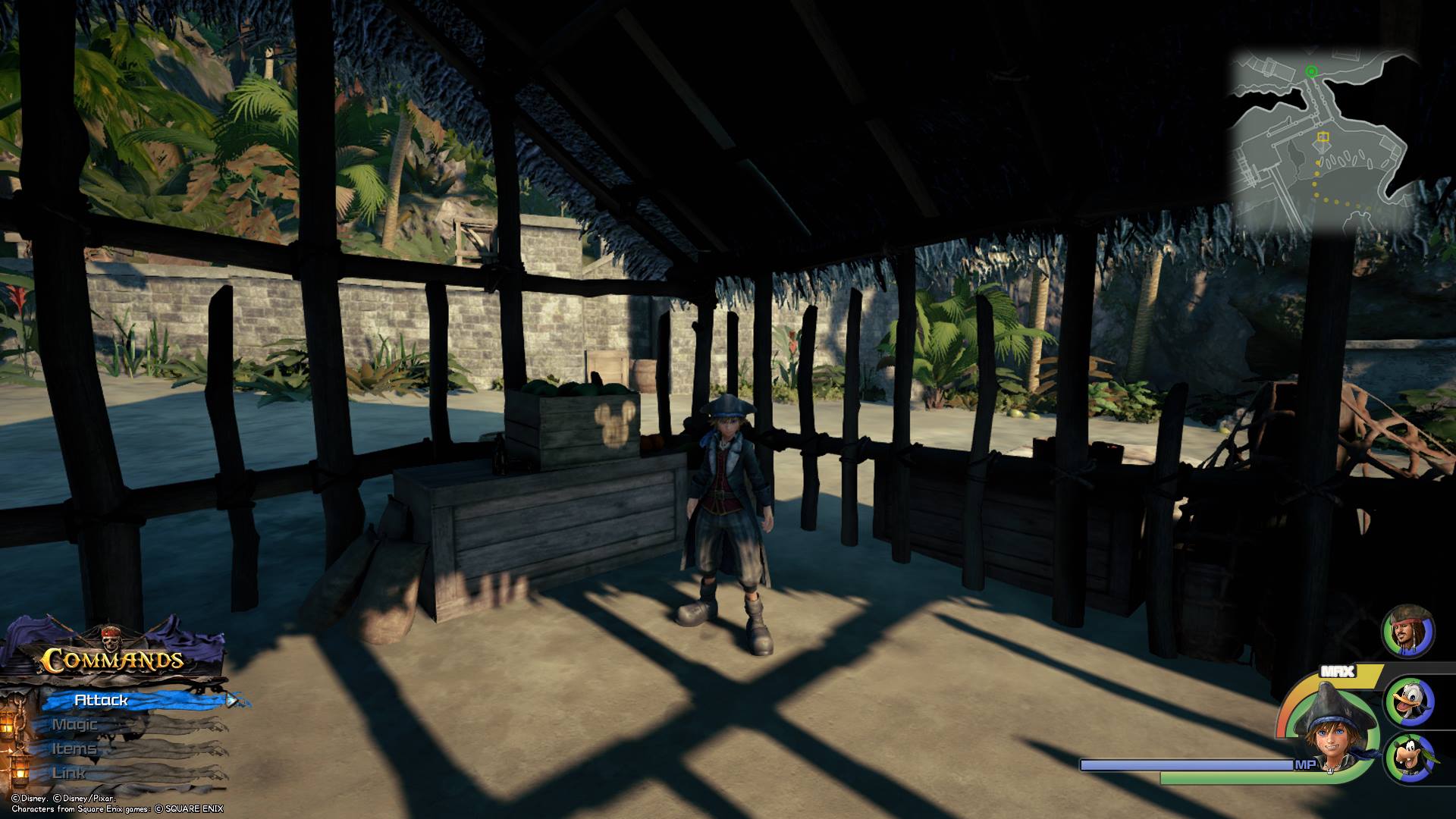Choose the Magic command
Screen dimensions: 1456x819
coord(75,724)
